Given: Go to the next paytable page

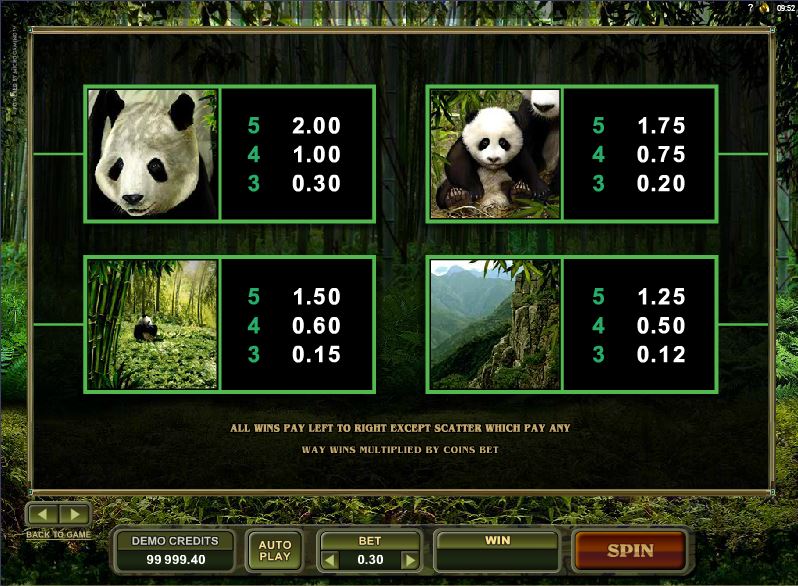Looking at the screenshot, I should point(76,515).
